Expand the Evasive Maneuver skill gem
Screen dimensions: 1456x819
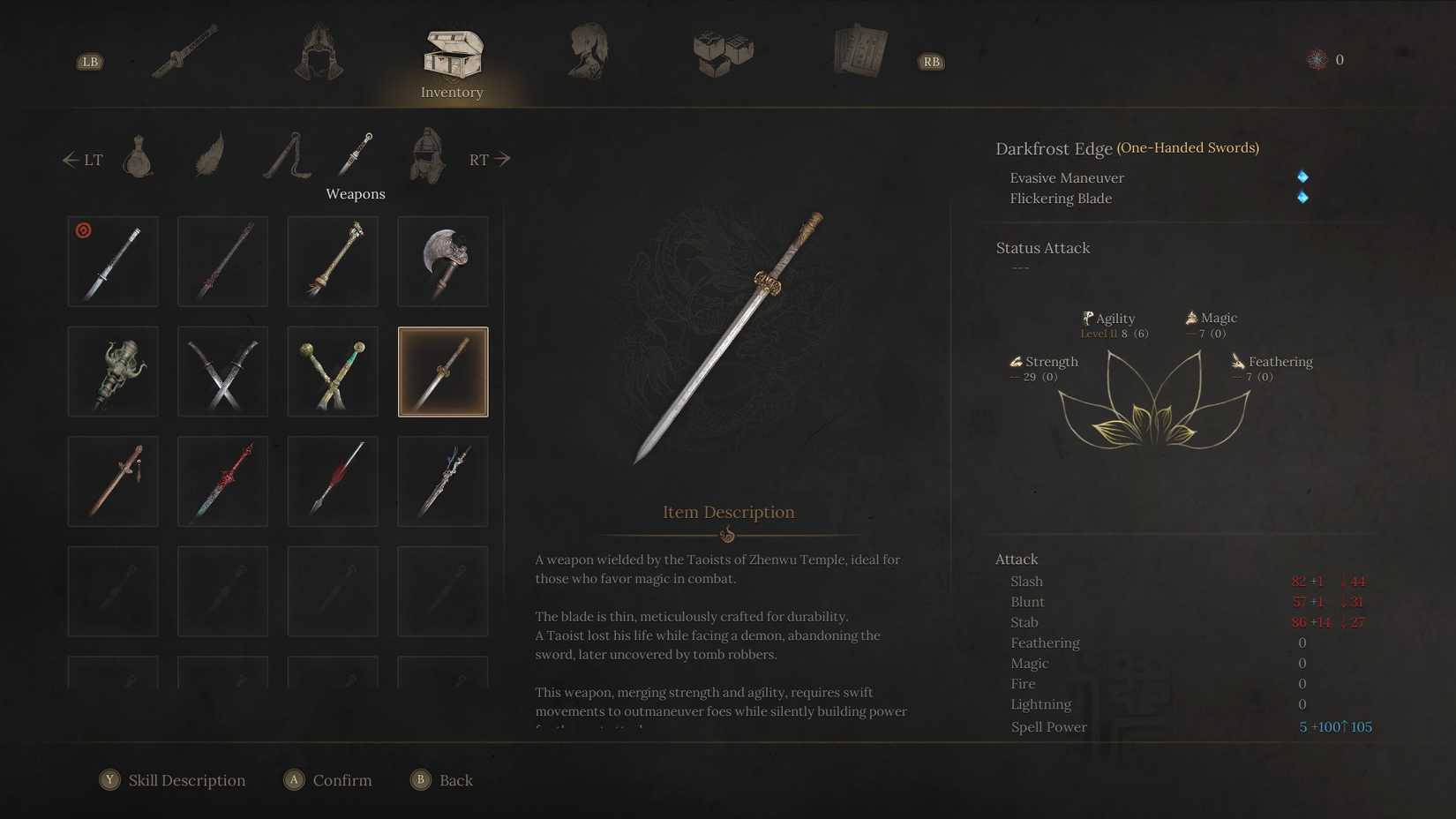tap(1303, 177)
